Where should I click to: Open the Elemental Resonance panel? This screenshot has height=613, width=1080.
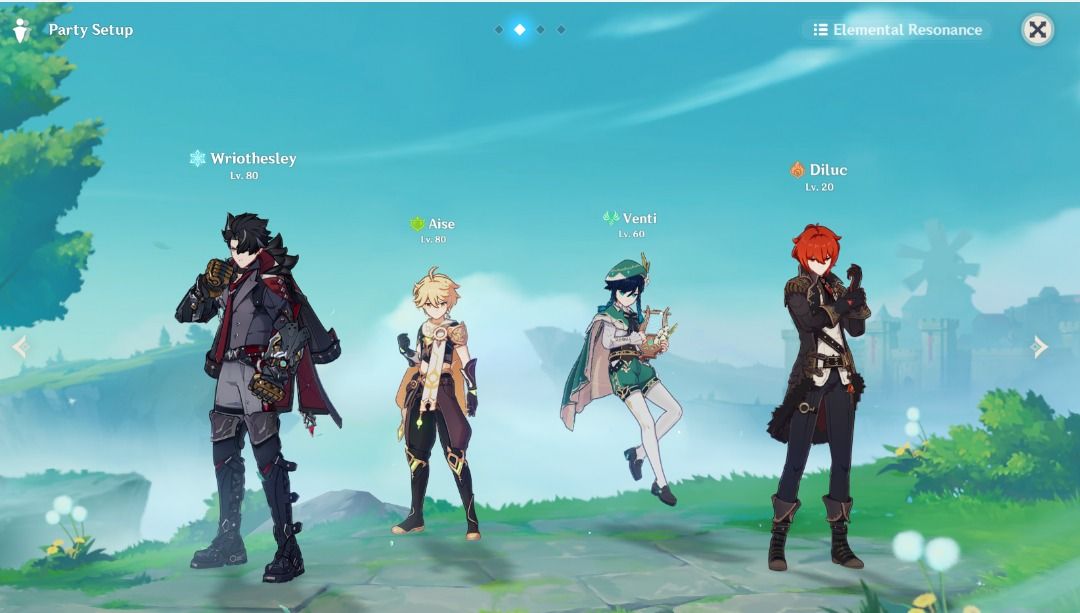(897, 30)
